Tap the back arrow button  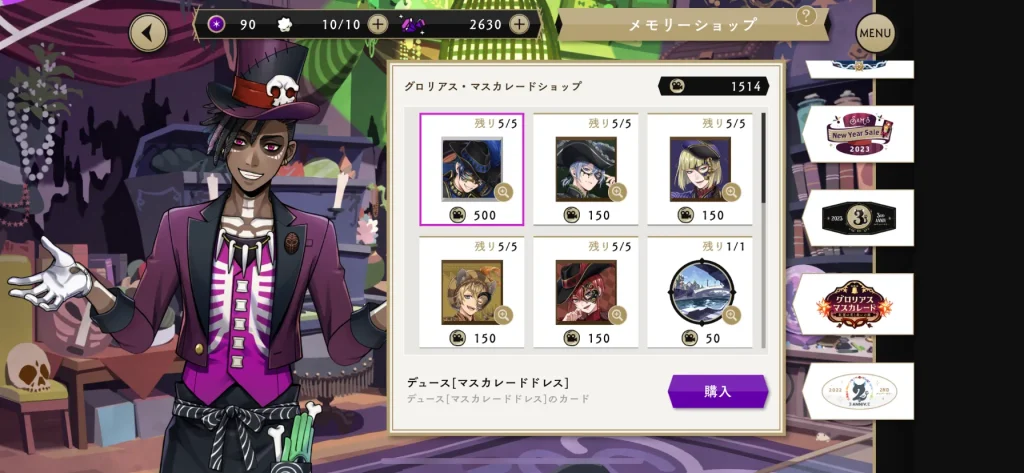[148, 33]
